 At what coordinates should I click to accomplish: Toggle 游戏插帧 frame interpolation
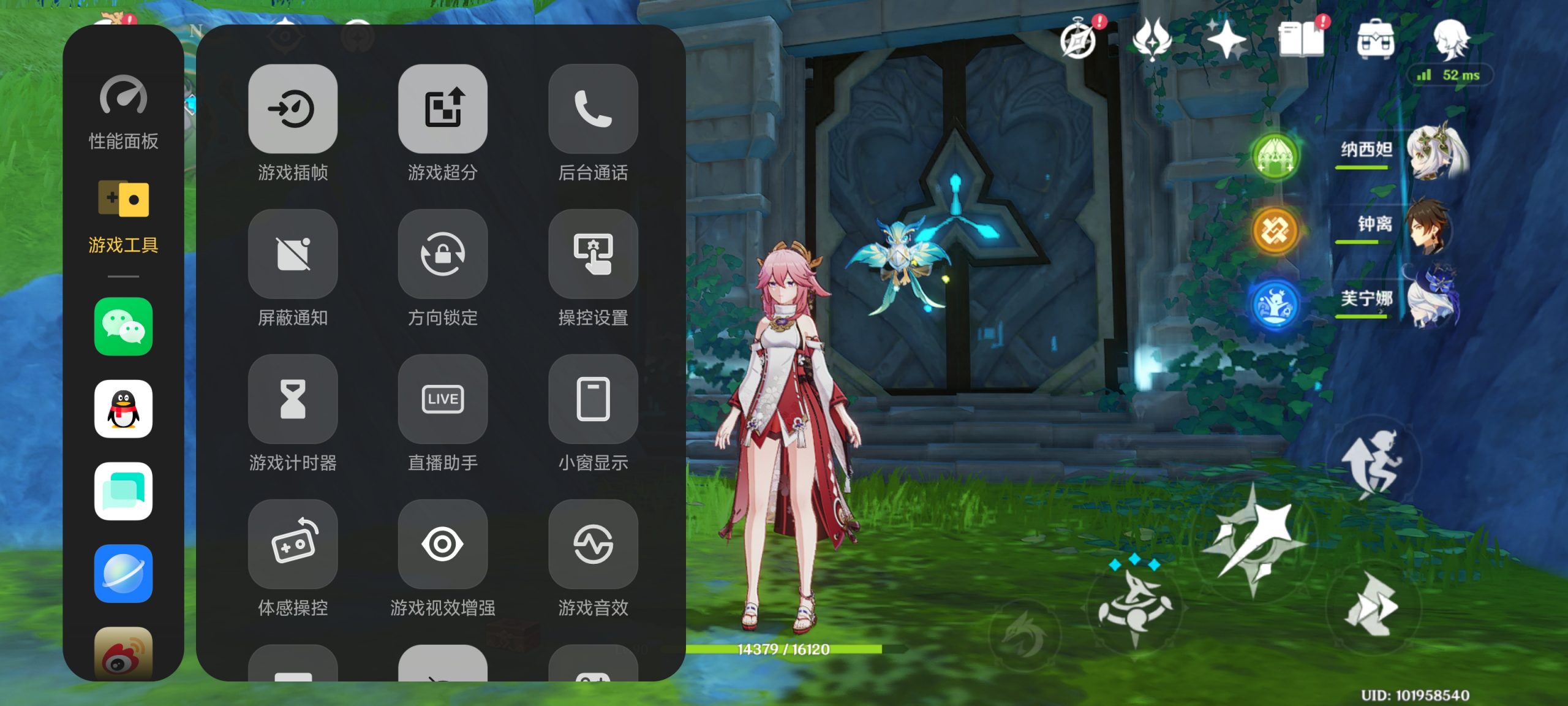tap(293, 109)
